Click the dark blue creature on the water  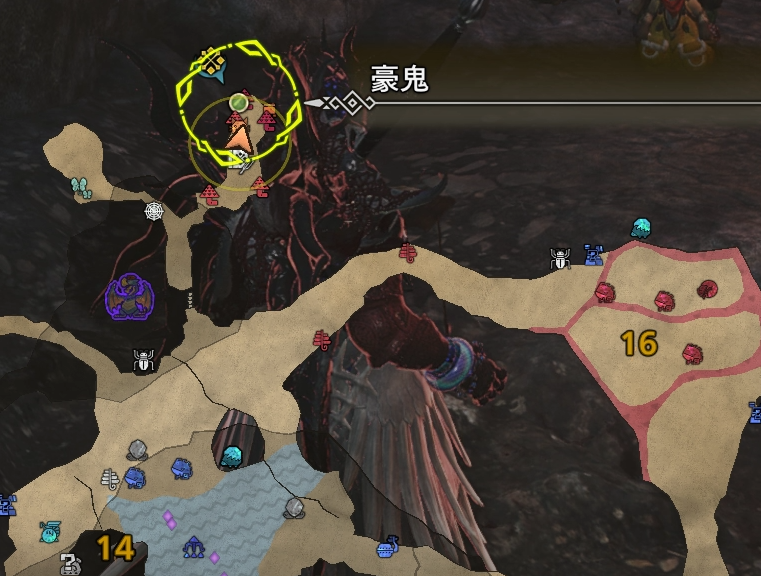pyautogui.click(x=193, y=548)
